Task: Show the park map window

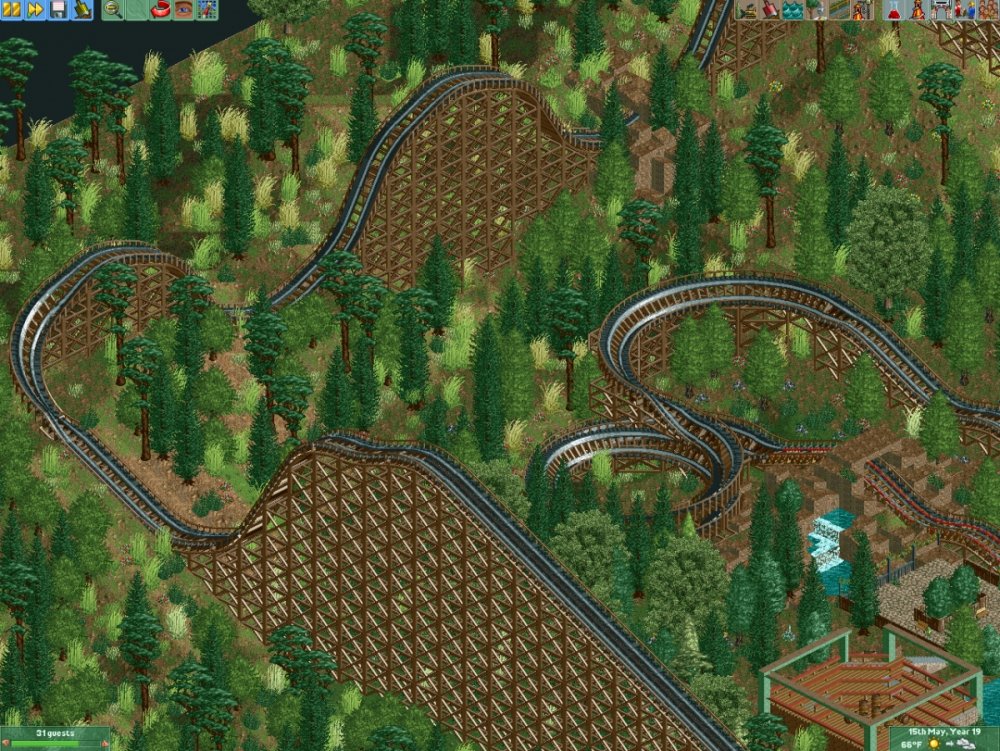Action: pos(208,10)
